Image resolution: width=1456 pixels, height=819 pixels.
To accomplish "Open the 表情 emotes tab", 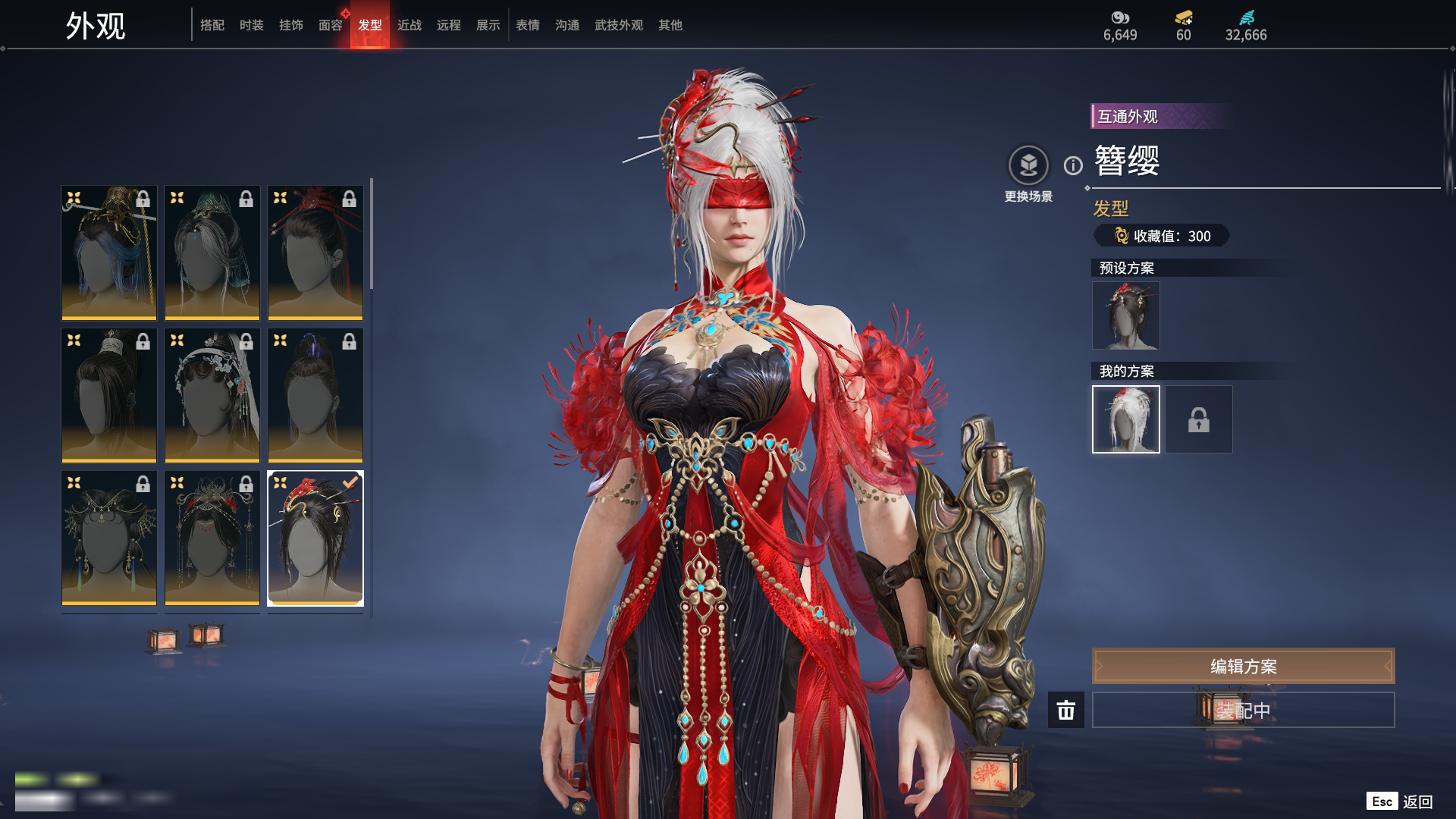I will (527, 25).
